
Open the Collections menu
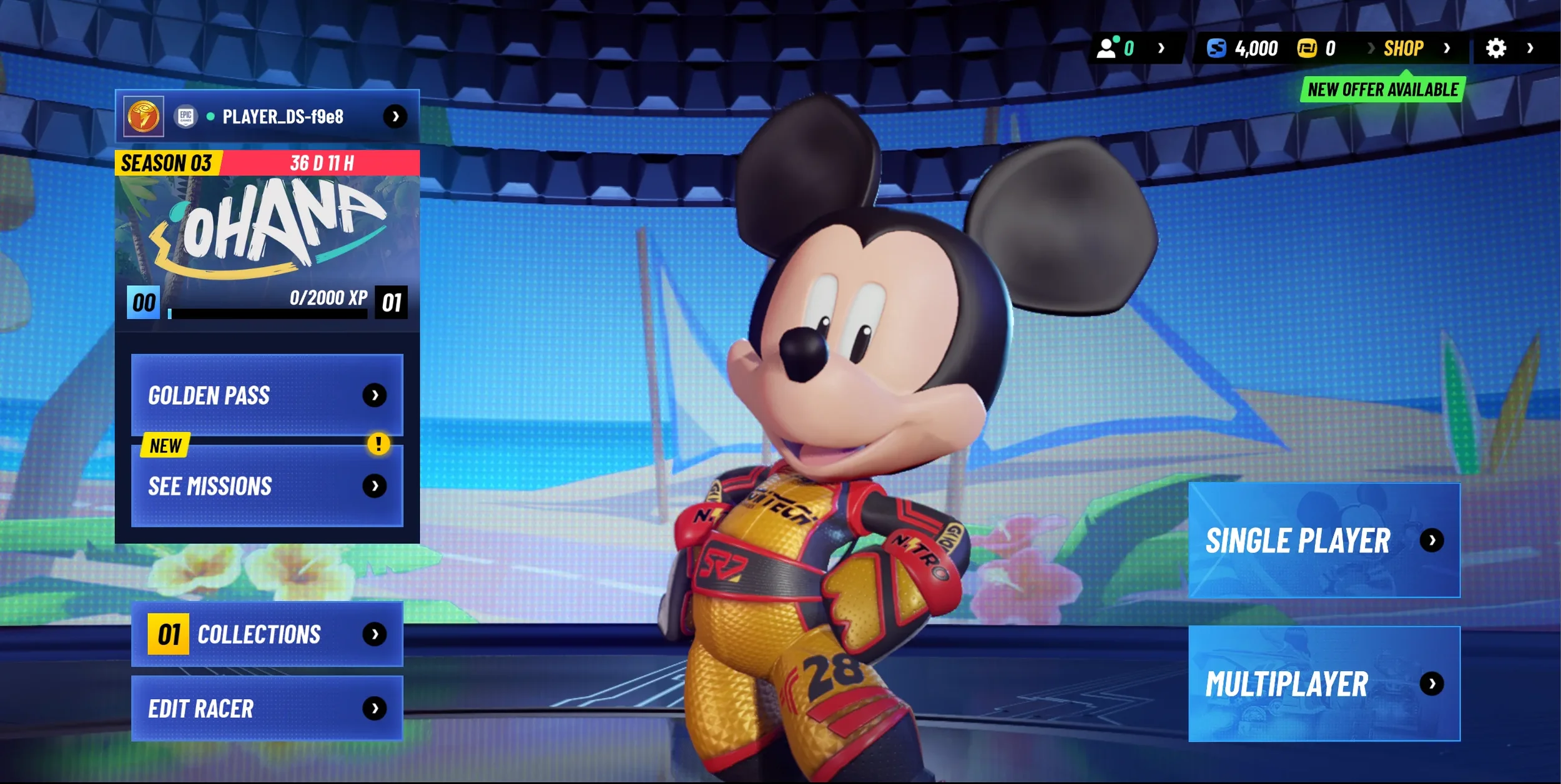click(267, 634)
